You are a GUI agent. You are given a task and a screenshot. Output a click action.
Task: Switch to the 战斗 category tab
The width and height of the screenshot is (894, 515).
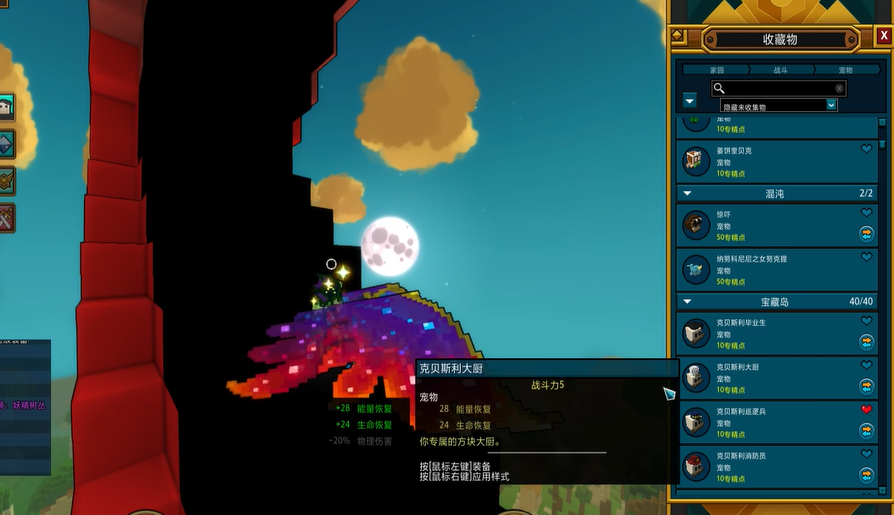pos(780,70)
